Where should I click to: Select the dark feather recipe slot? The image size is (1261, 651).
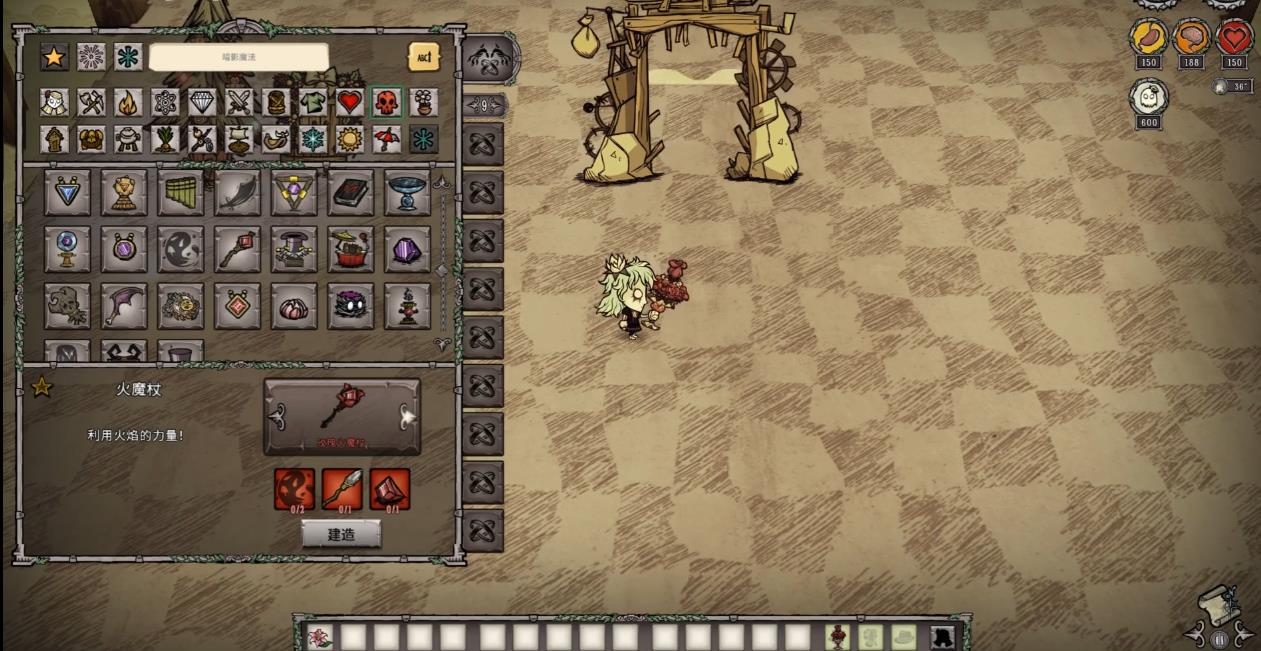click(237, 192)
